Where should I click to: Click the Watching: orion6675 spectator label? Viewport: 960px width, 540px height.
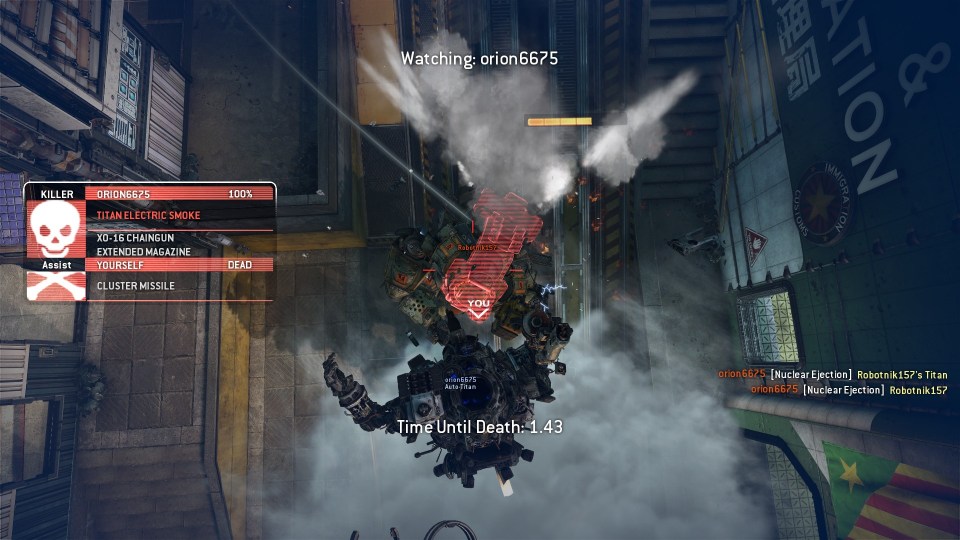coord(479,59)
